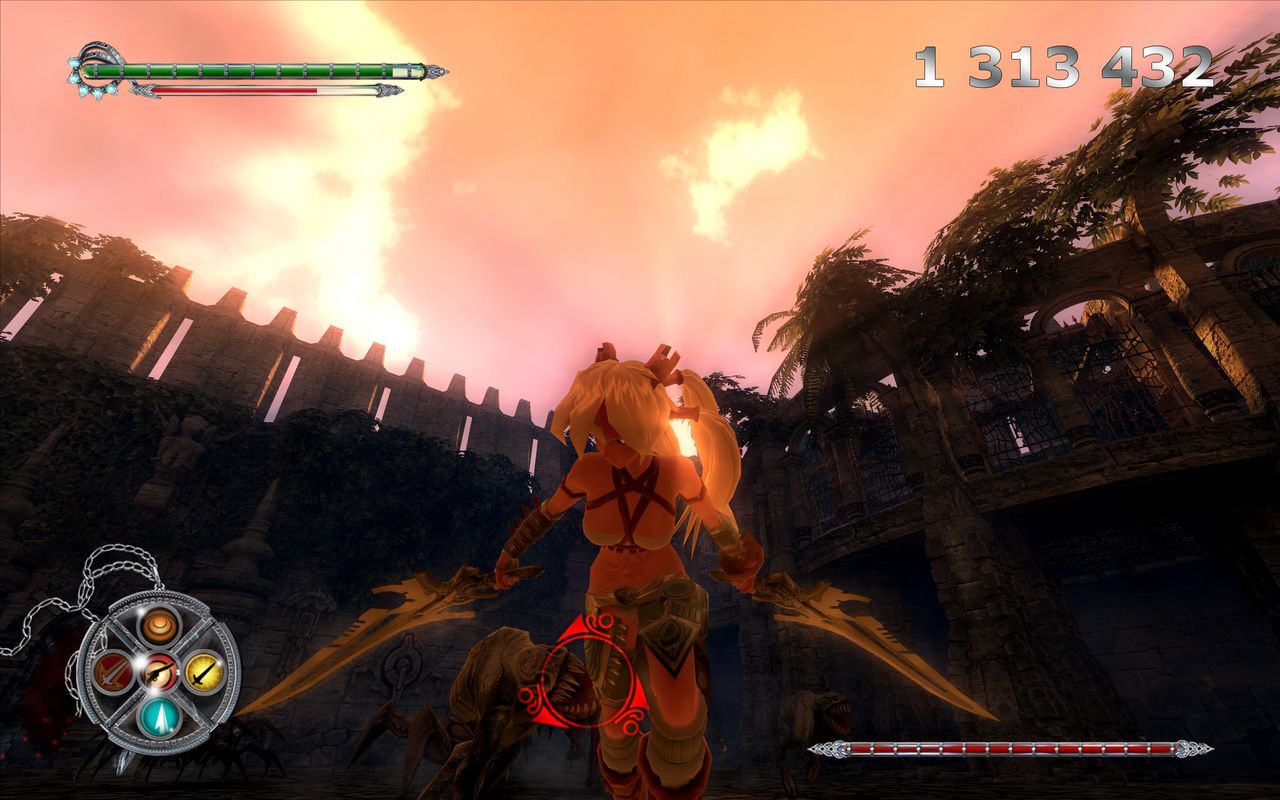The height and width of the screenshot is (800, 1280).
Task: Pick the teal spike ability icon
Action: point(158,716)
